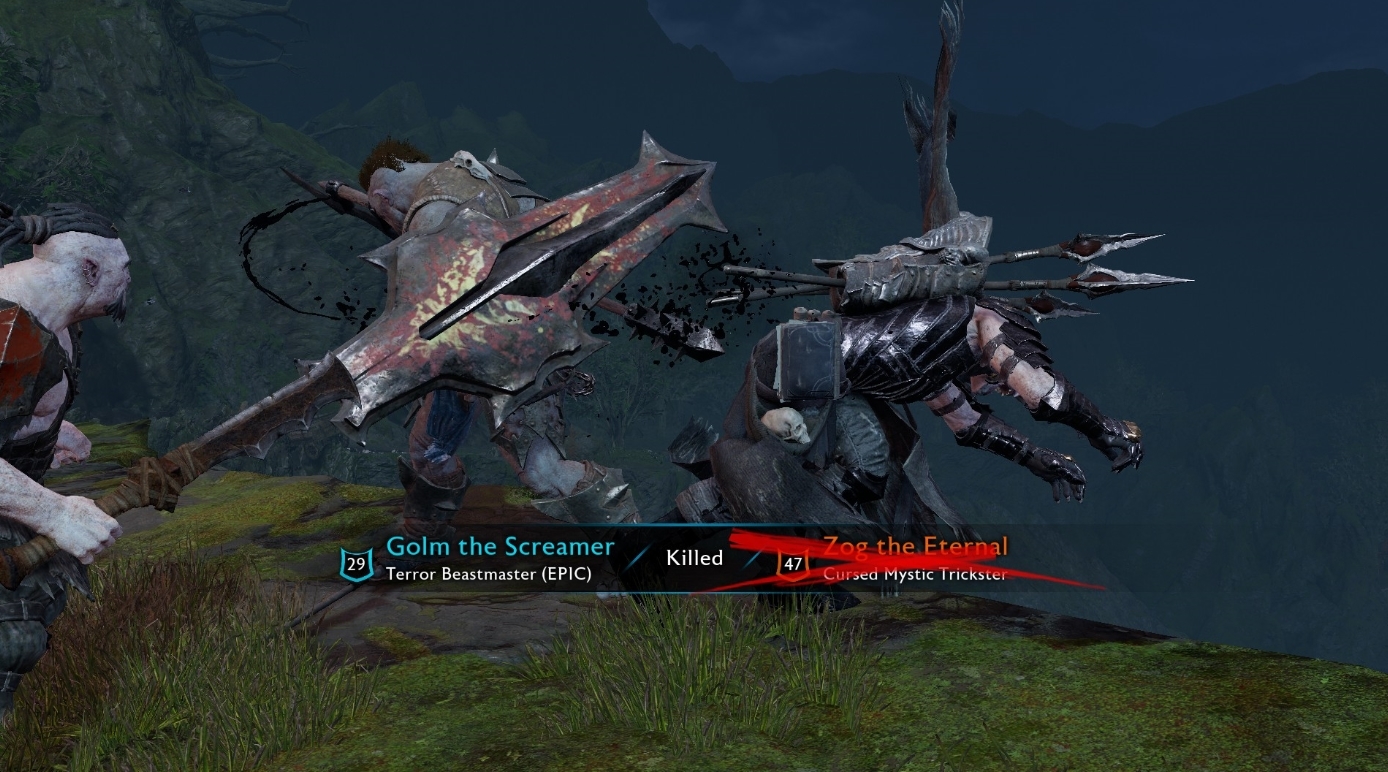The height and width of the screenshot is (772, 1388).
Task: Click the blue divider slash after Killed
Action: tap(751, 558)
